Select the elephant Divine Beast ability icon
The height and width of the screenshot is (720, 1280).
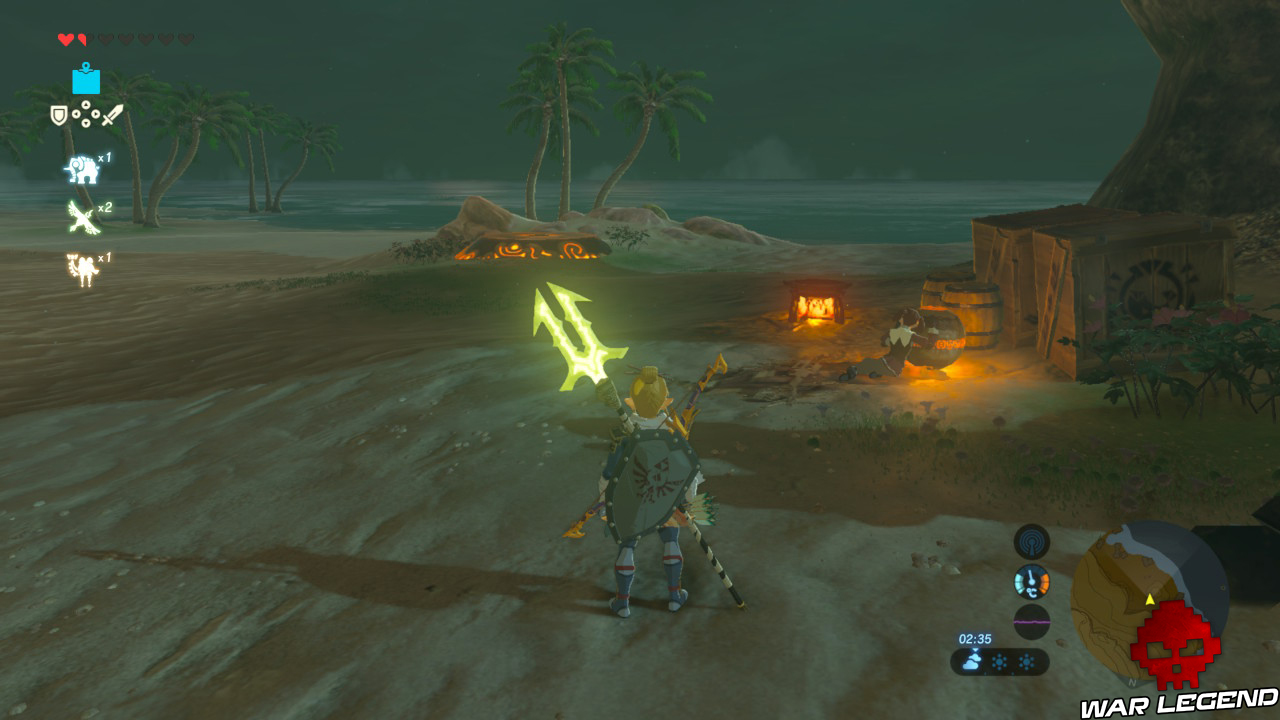coord(83,169)
